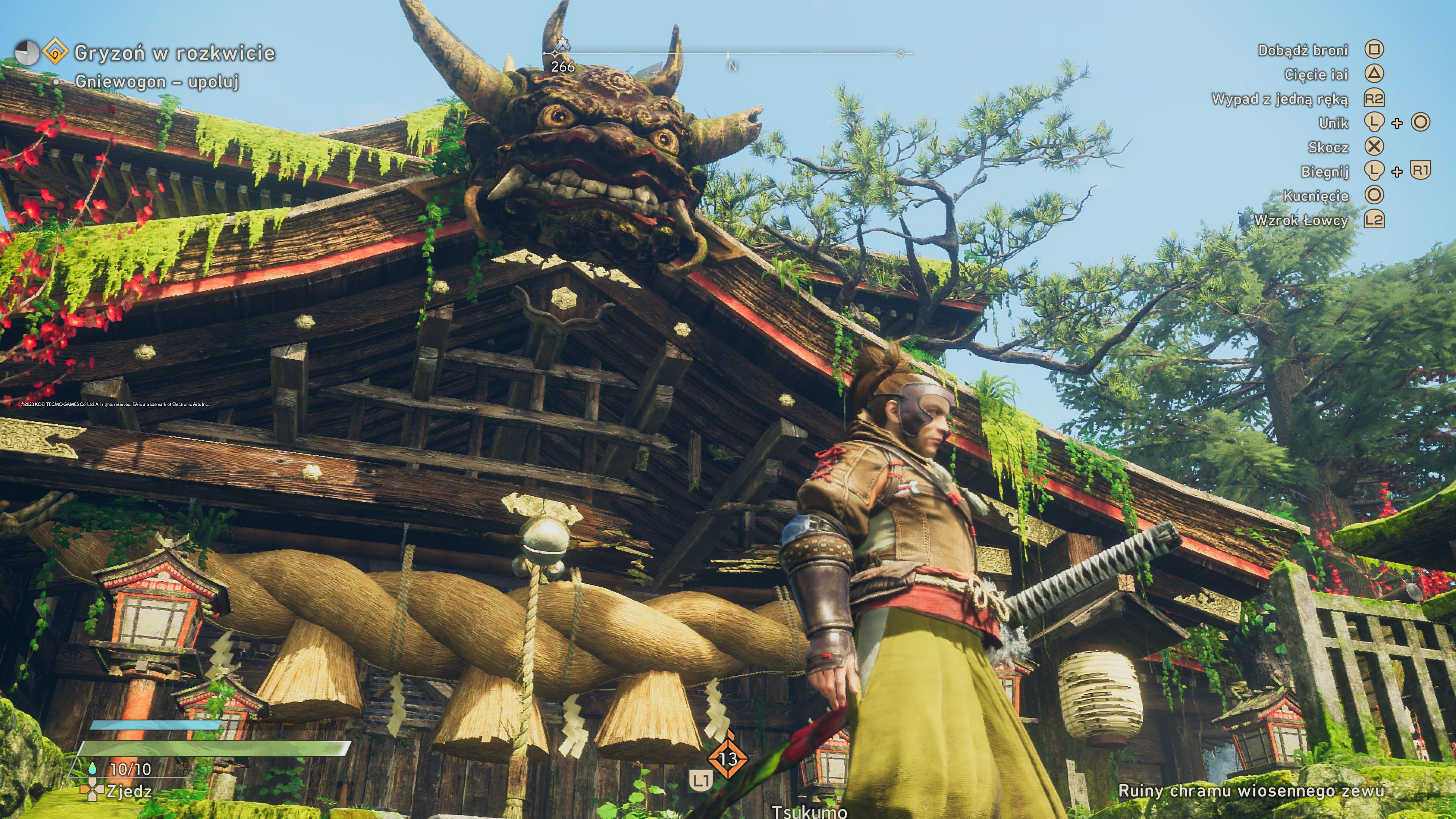Screen dimensions: 1456x819
Task: Select the orange karakuri thread diamond icon
Action: [x=728, y=758]
